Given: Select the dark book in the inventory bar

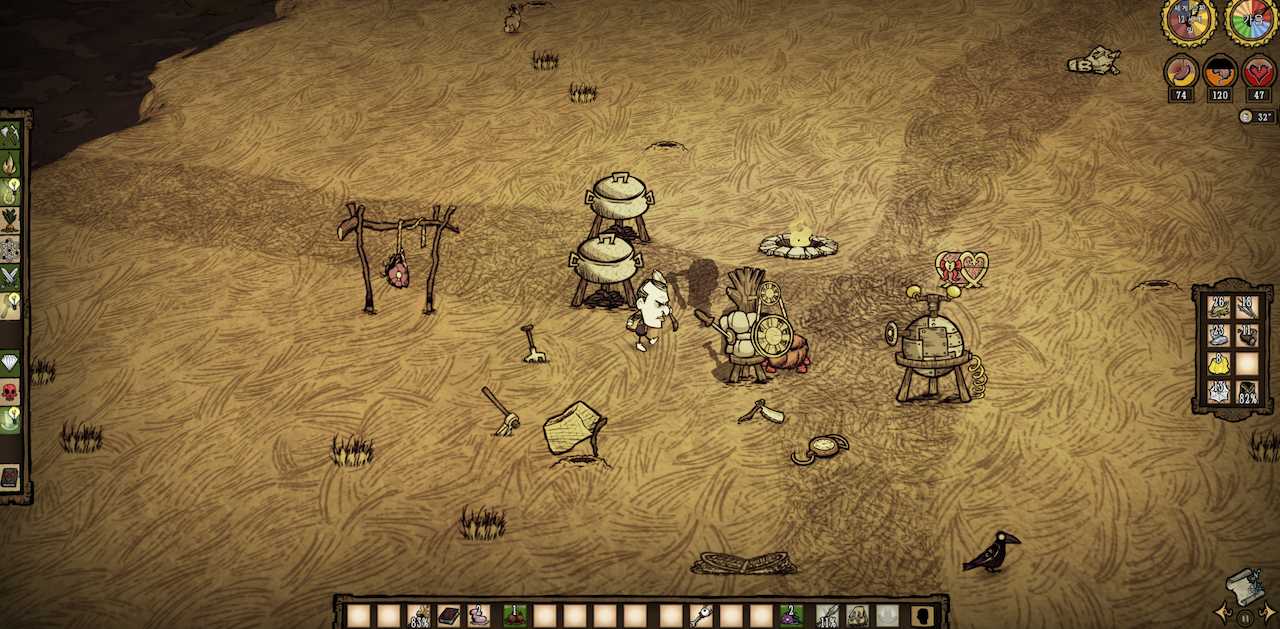Looking at the screenshot, I should pos(449,615).
